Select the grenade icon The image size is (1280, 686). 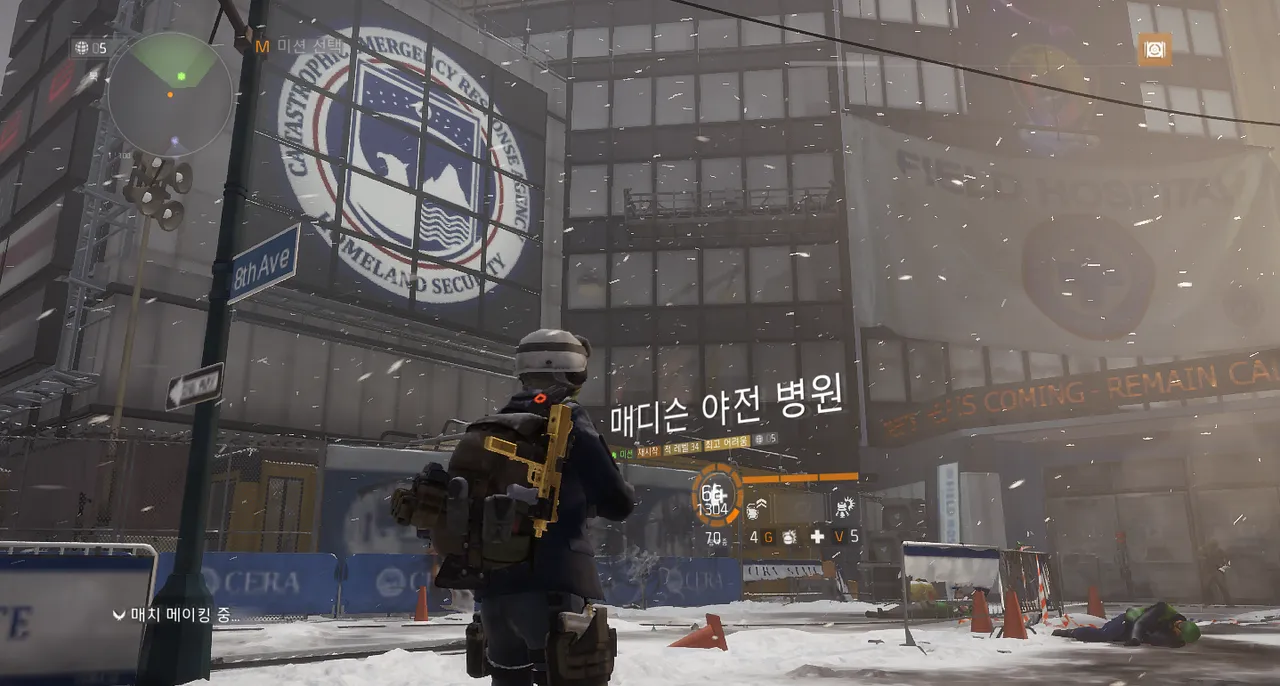[x=789, y=537]
